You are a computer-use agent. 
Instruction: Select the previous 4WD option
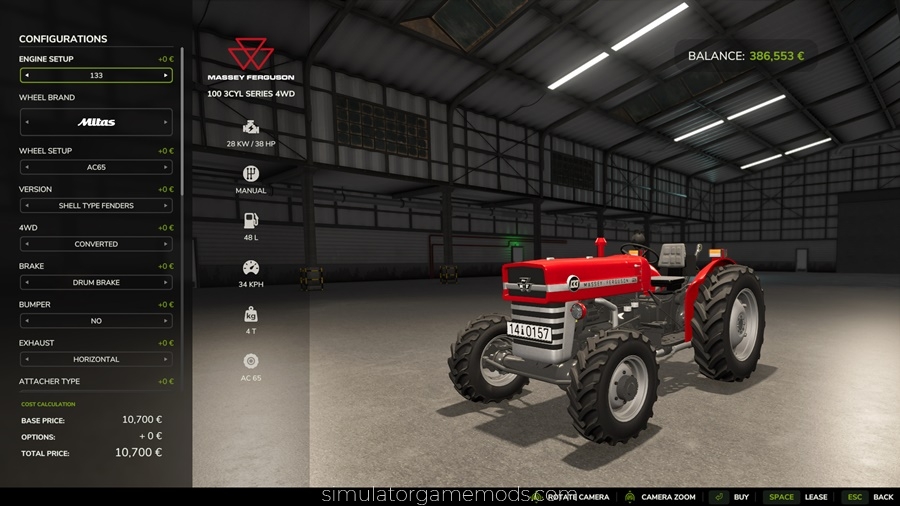(x=26, y=244)
